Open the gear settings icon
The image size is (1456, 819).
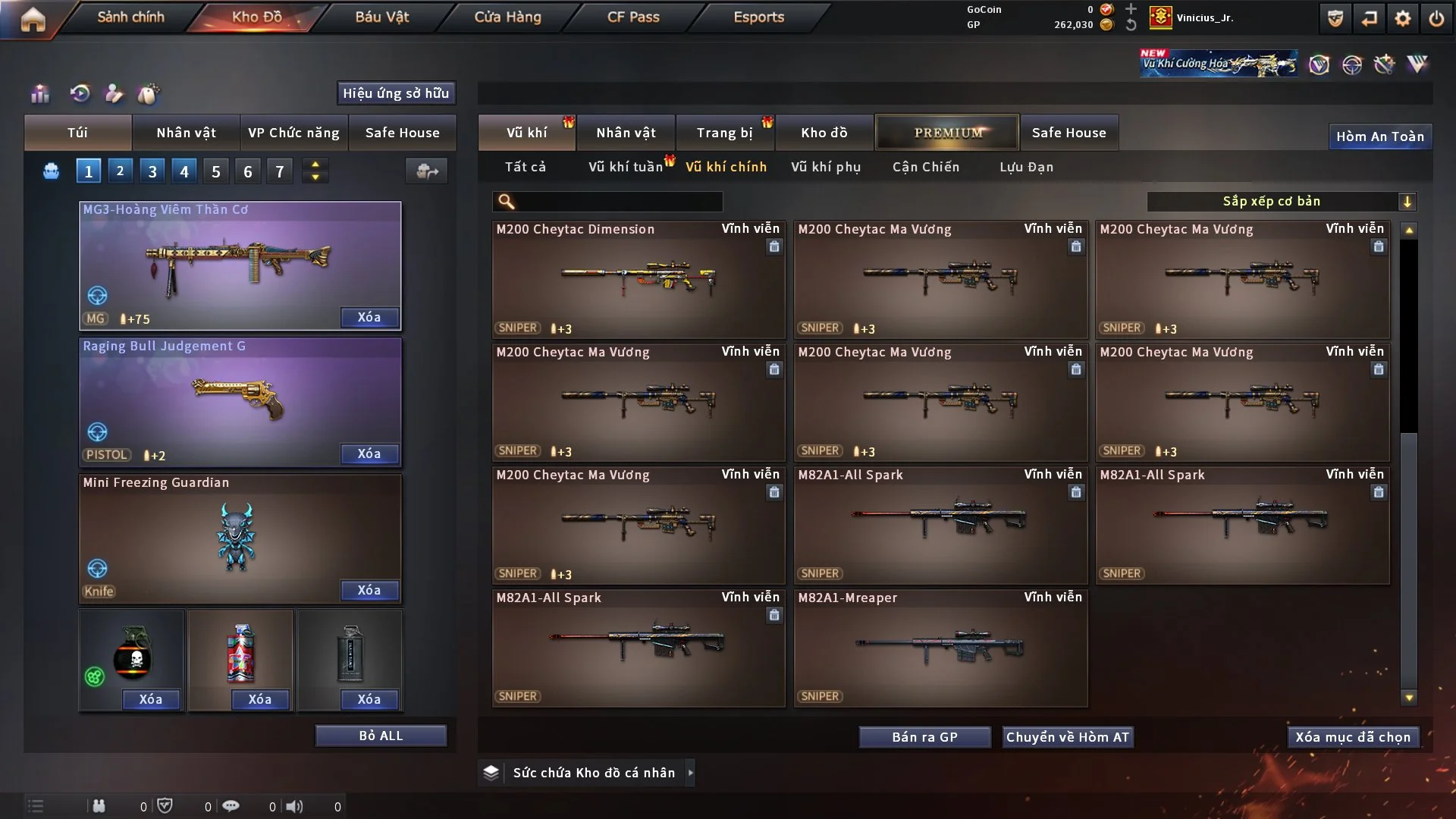point(1402,18)
